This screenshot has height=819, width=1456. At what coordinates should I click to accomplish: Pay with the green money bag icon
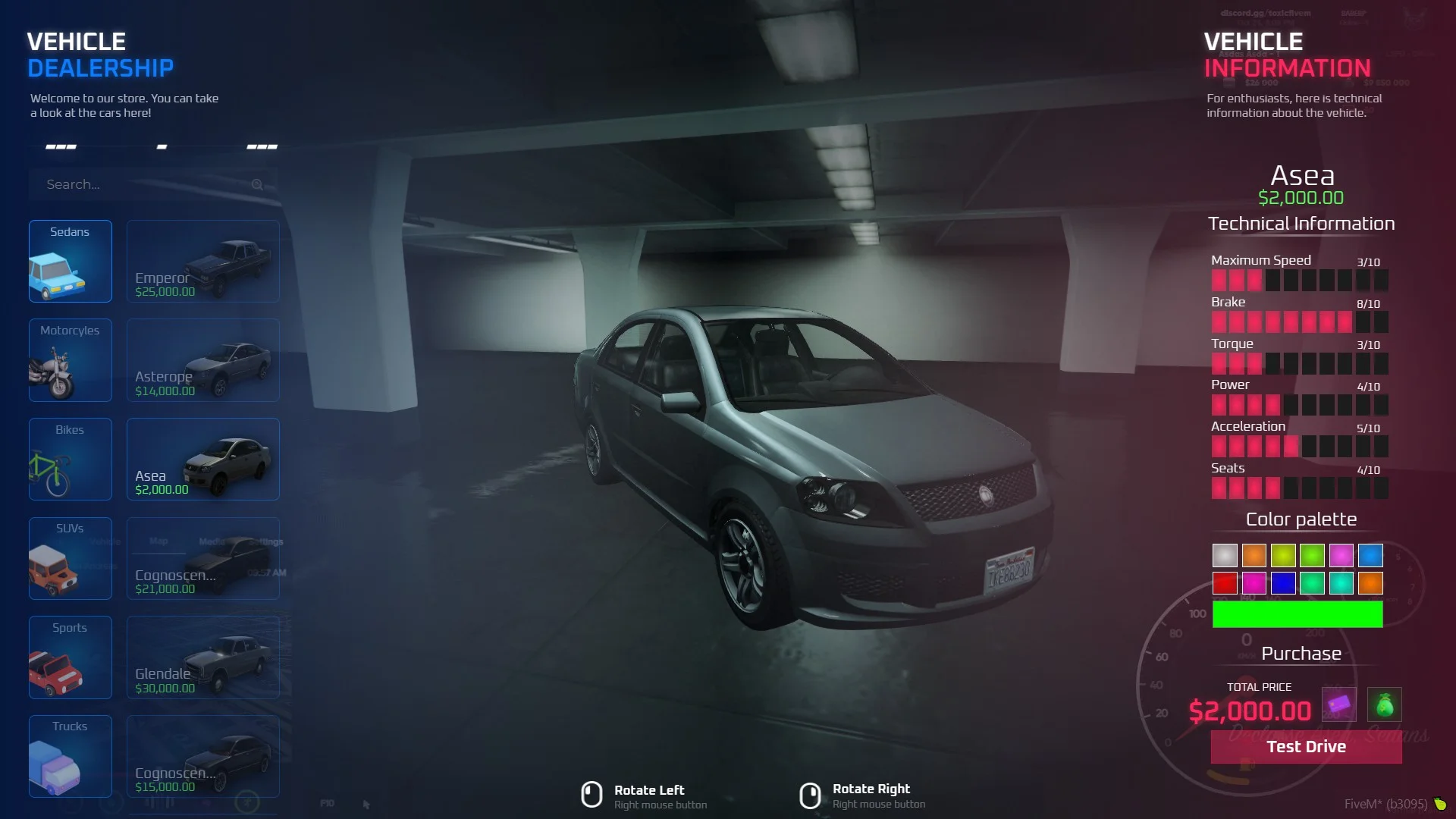click(1384, 704)
